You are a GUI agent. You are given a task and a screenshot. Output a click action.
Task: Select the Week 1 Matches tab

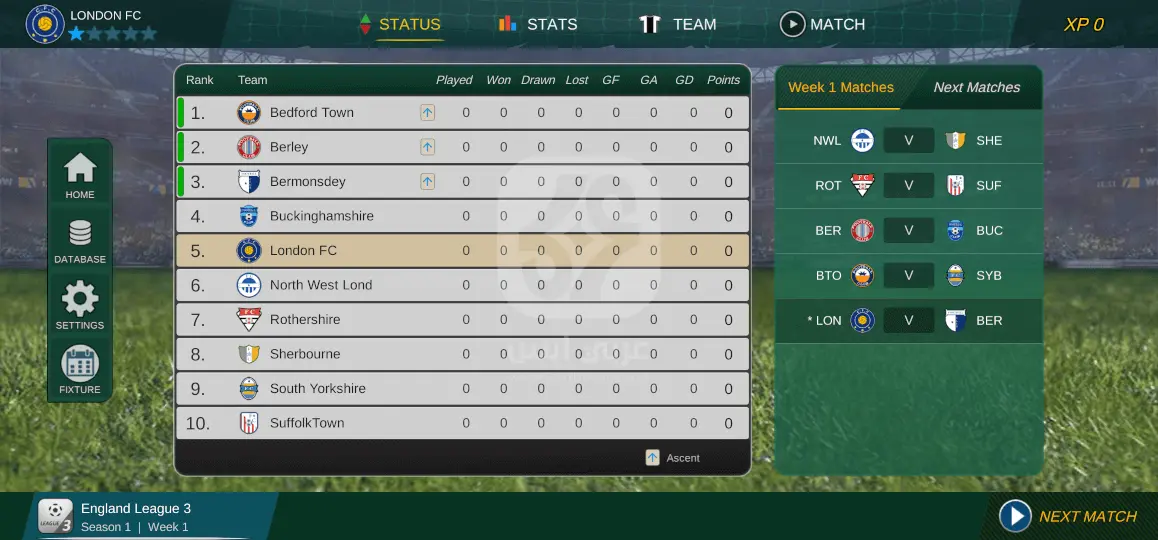point(841,88)
